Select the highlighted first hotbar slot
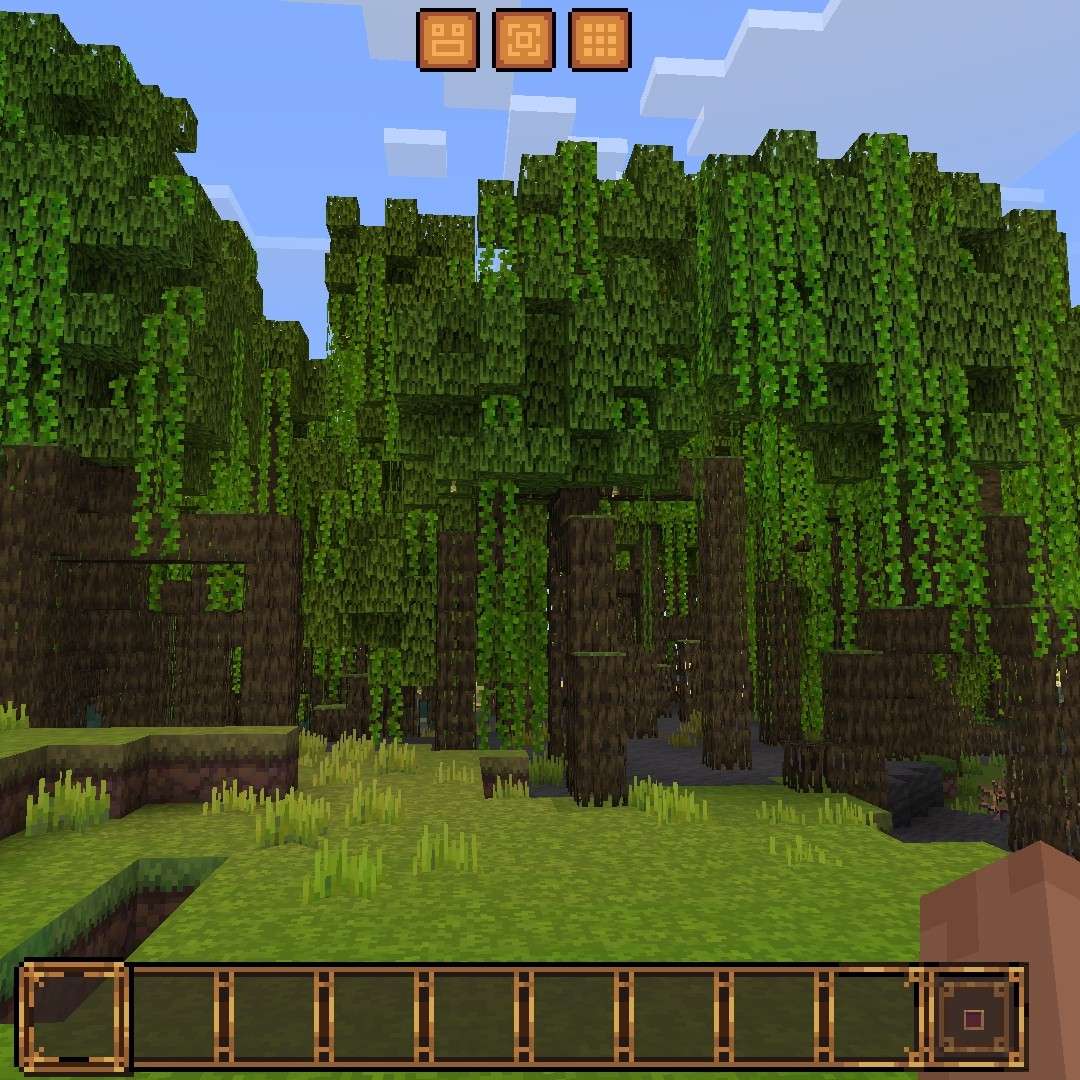Viewport: 1080px width, 1080px height. pos(75,1017)
